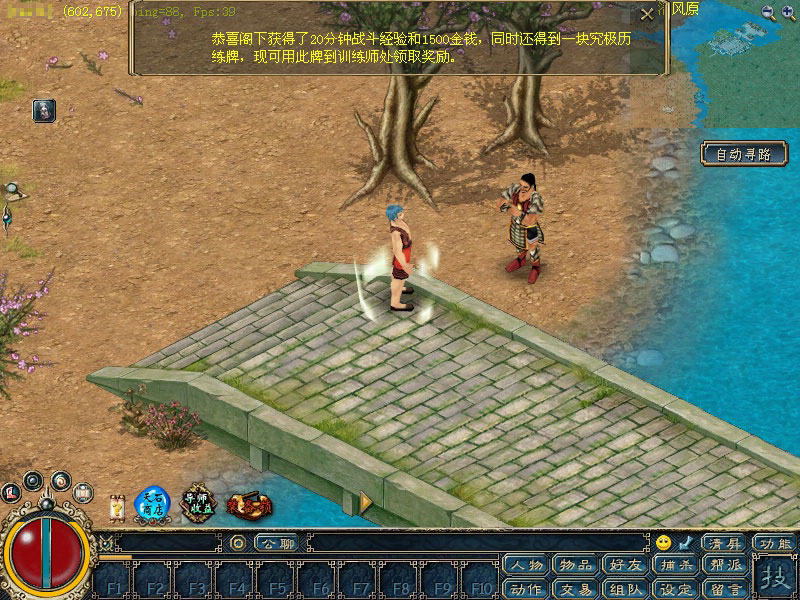Zoom in the minimap with the plus magnifier
800x600 pixels.
click(788, 12)
